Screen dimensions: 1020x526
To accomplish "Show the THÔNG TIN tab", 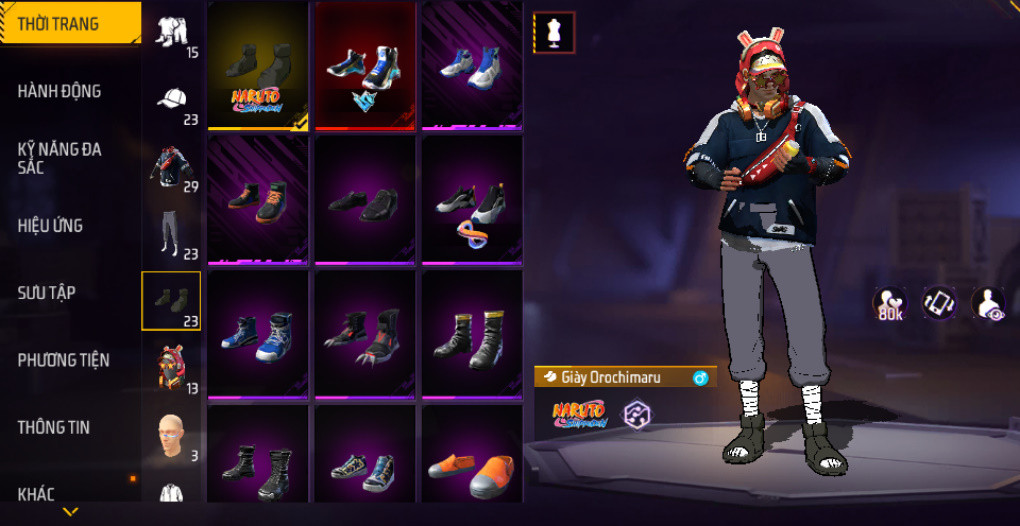I will pyautogui.click(x=53, y=427).
